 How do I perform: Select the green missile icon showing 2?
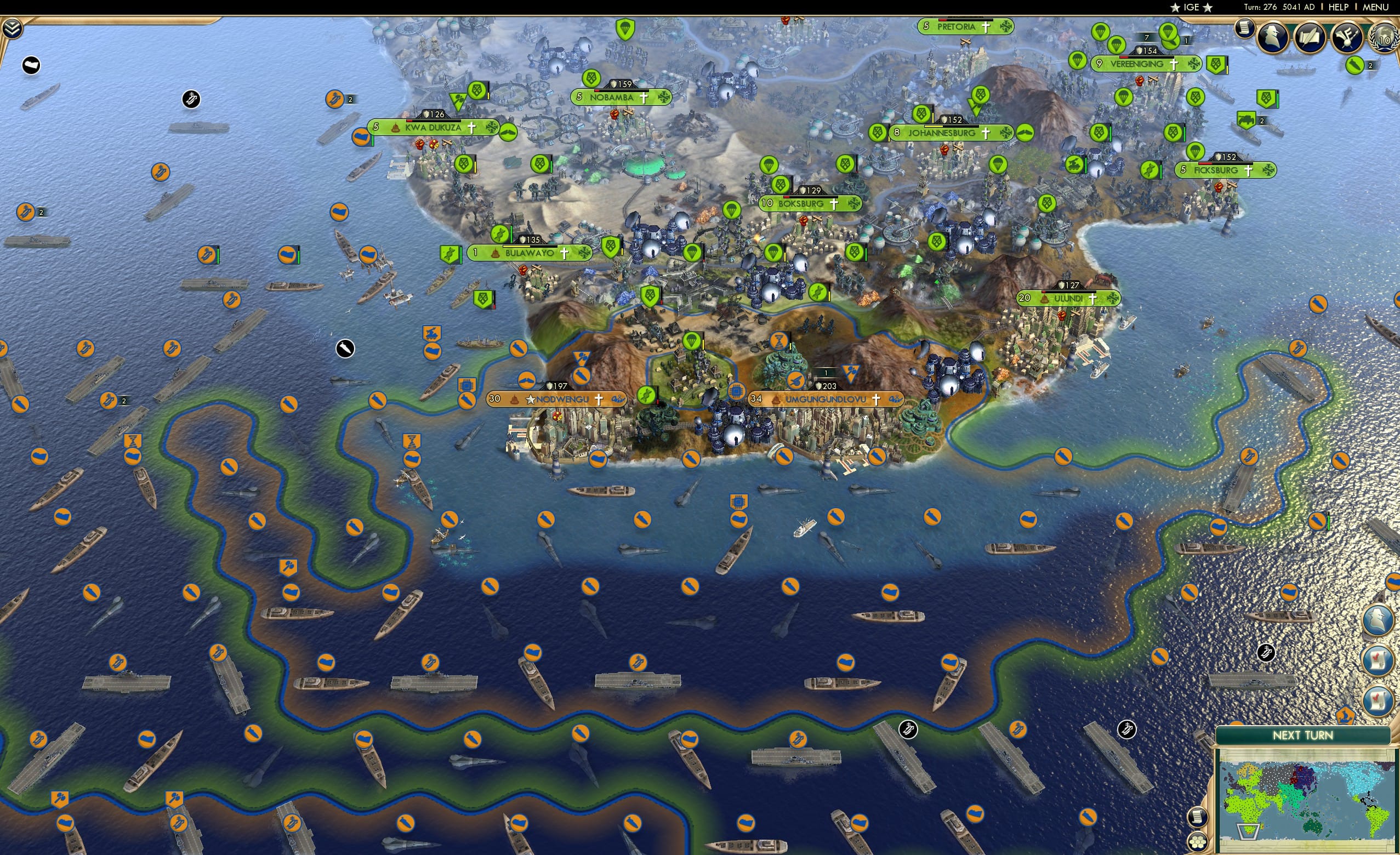[x=1355, y=65]
